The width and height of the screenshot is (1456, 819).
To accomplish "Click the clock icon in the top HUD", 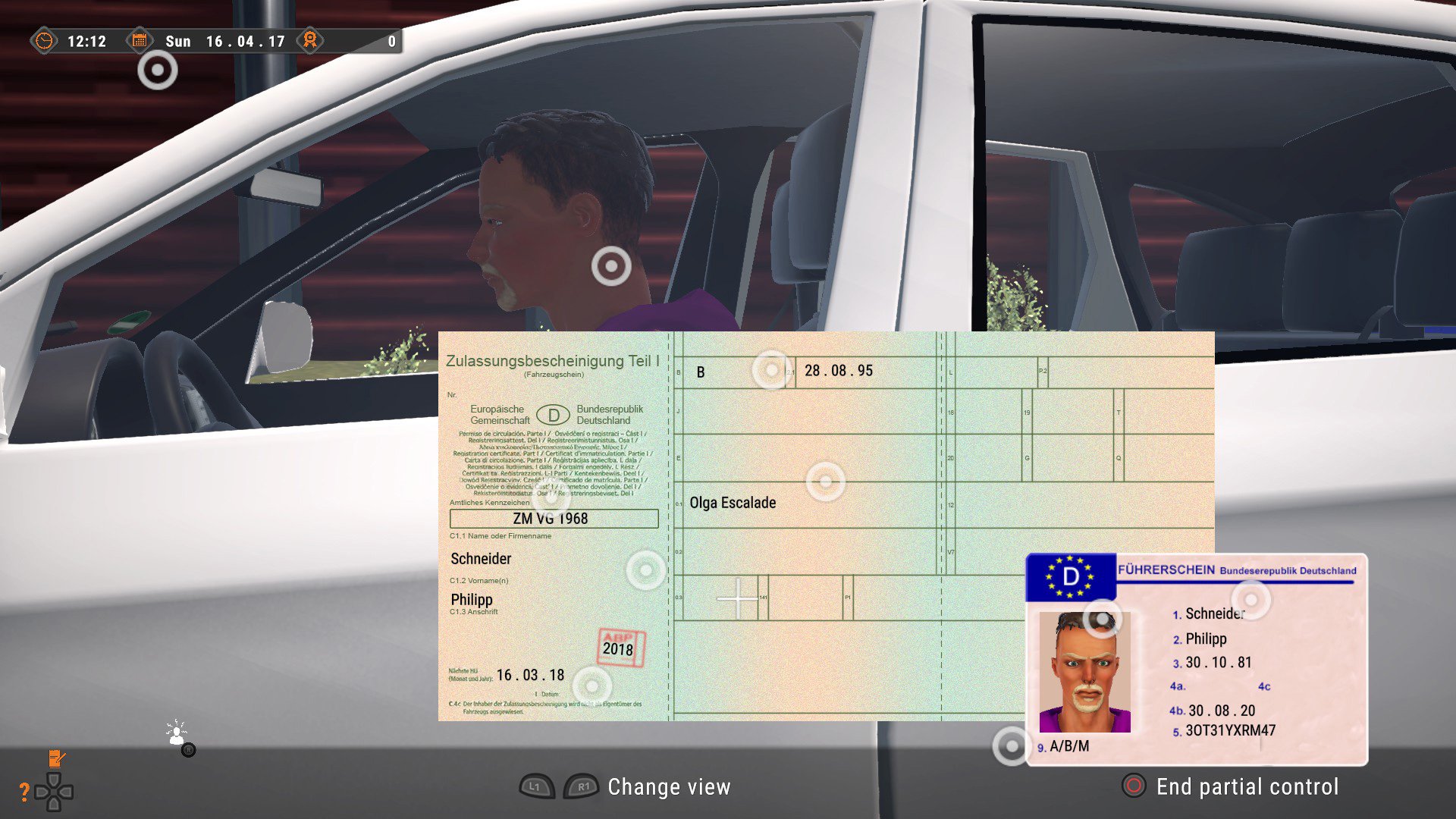I will (45, 42).
